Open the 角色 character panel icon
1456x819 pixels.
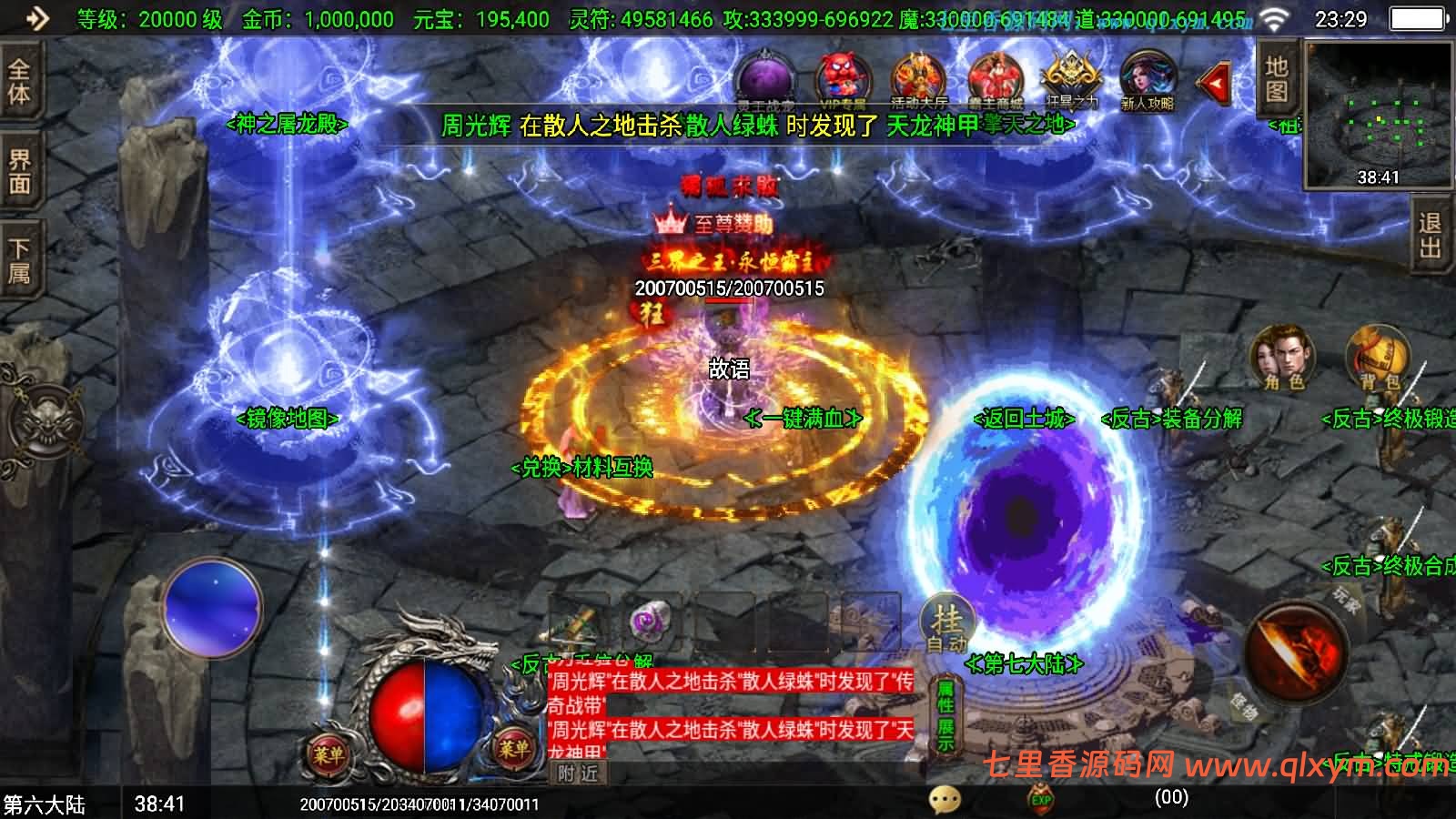point(1281,359)
